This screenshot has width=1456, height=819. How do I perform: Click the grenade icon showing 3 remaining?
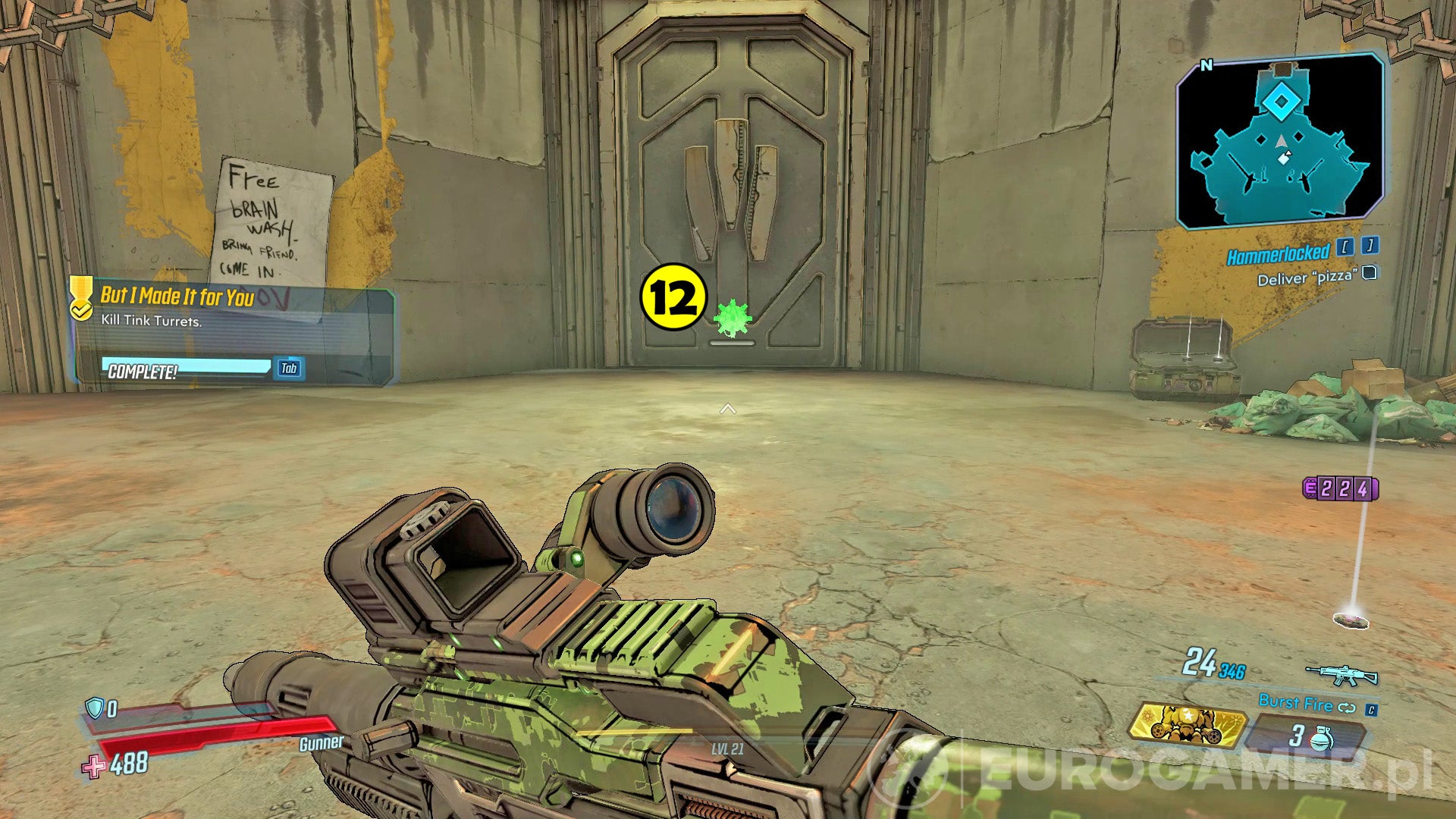(x=1321, y=739)
